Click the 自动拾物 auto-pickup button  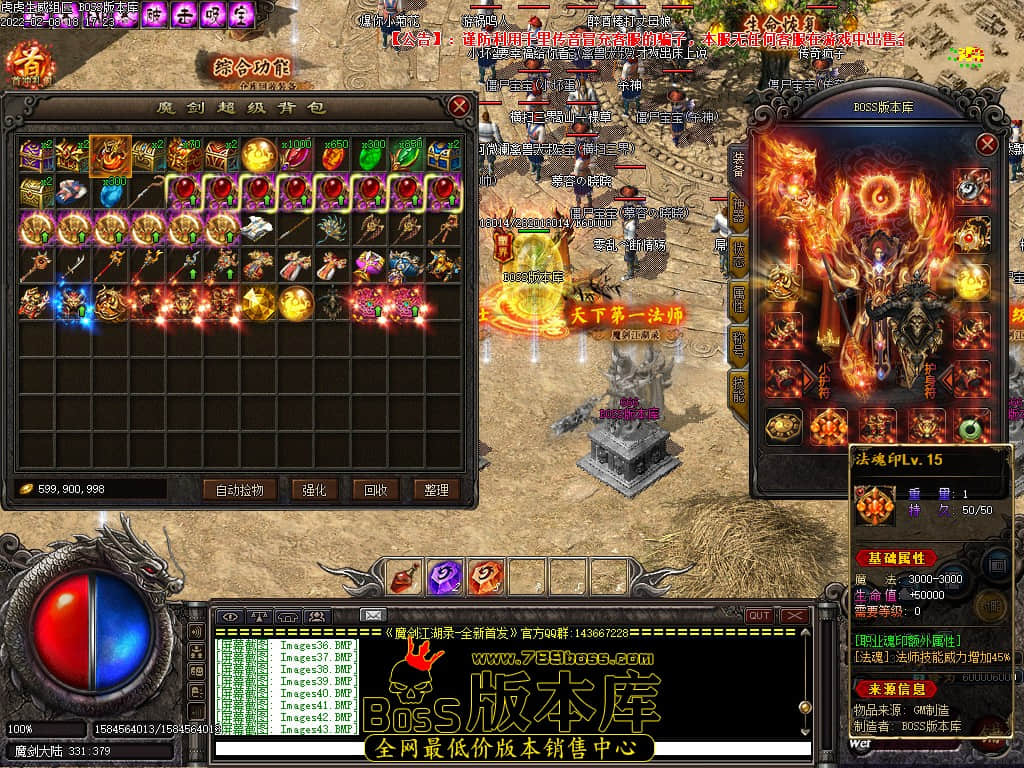pyautogui.click(x=239, y=490)
